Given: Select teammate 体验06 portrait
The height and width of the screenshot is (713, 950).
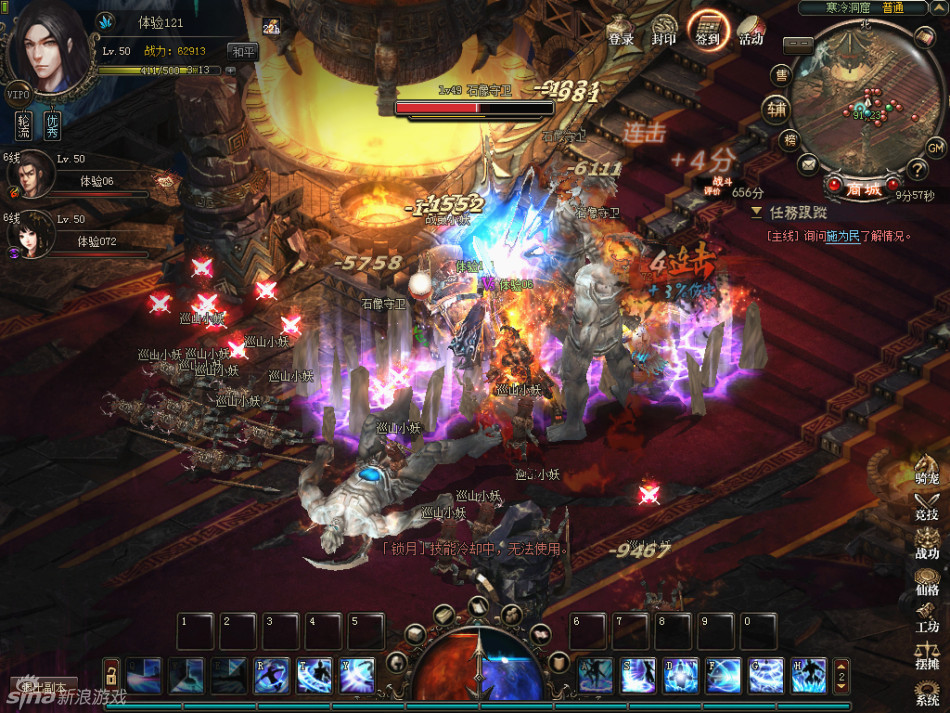Looking at the screenshot, I should pos(28,172).
